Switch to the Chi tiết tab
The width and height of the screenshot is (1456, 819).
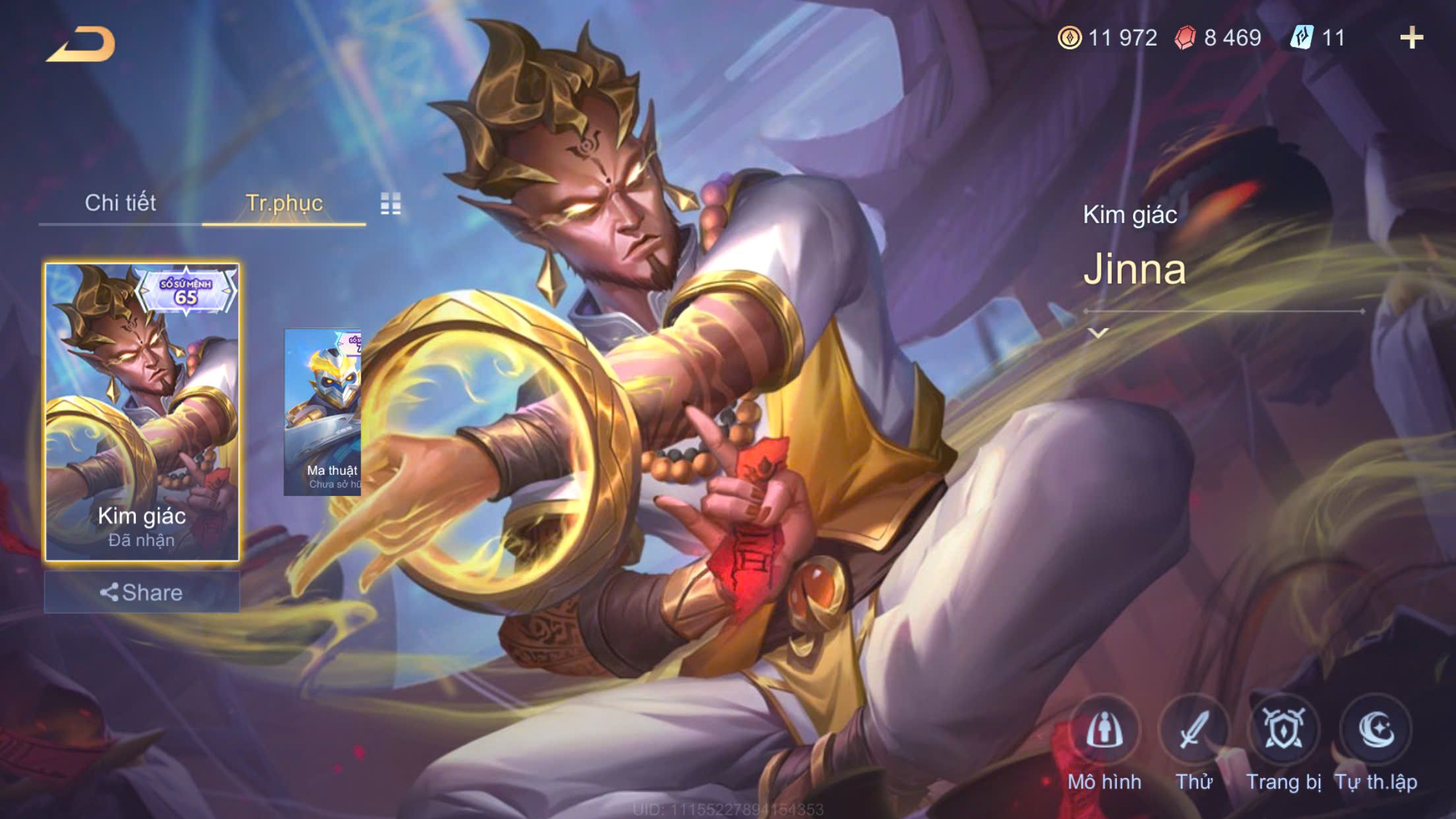120,203
